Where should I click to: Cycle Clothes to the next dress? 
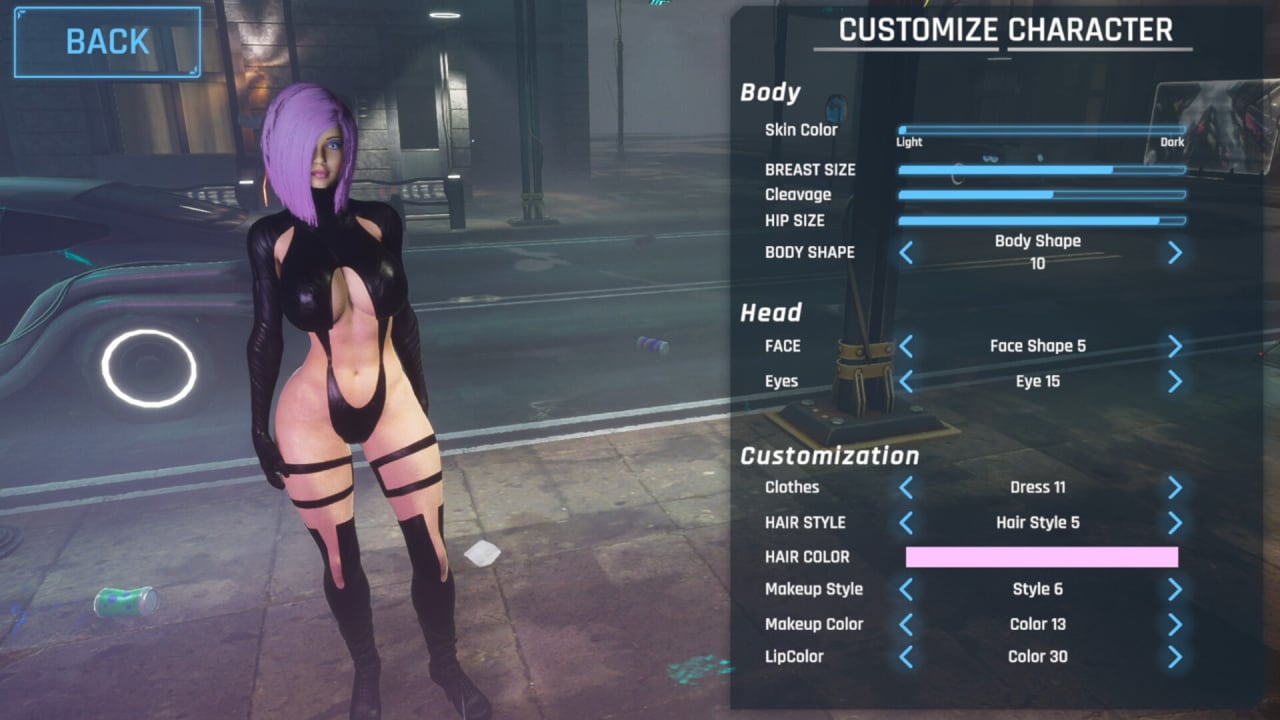[x=1175, y=488]
